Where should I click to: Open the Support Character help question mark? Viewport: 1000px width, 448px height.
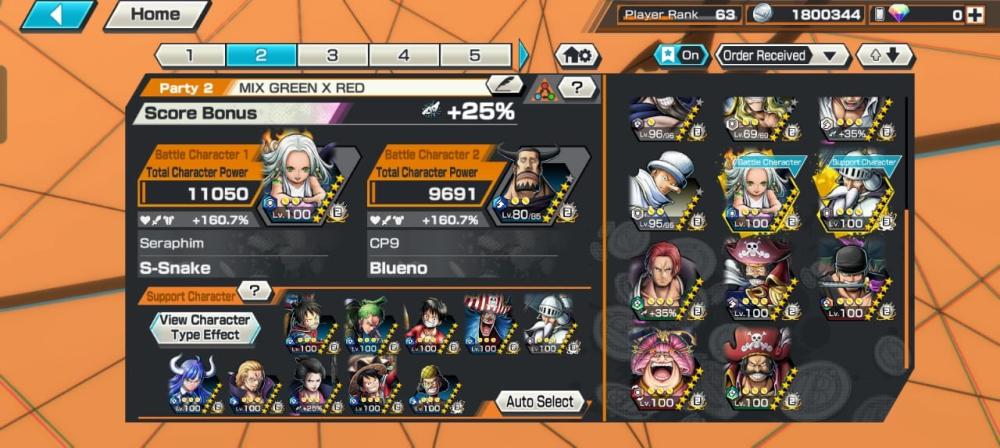pyautogui.click(x=255, y=291)
